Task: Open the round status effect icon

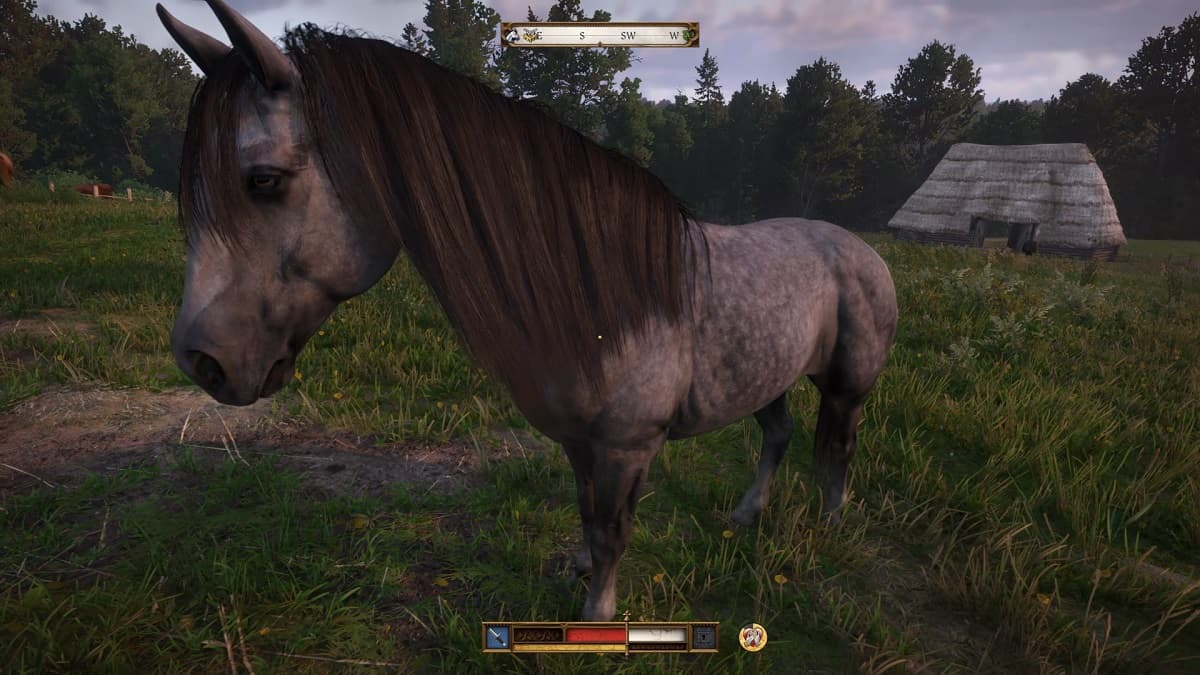Action: tap(752, 637)
